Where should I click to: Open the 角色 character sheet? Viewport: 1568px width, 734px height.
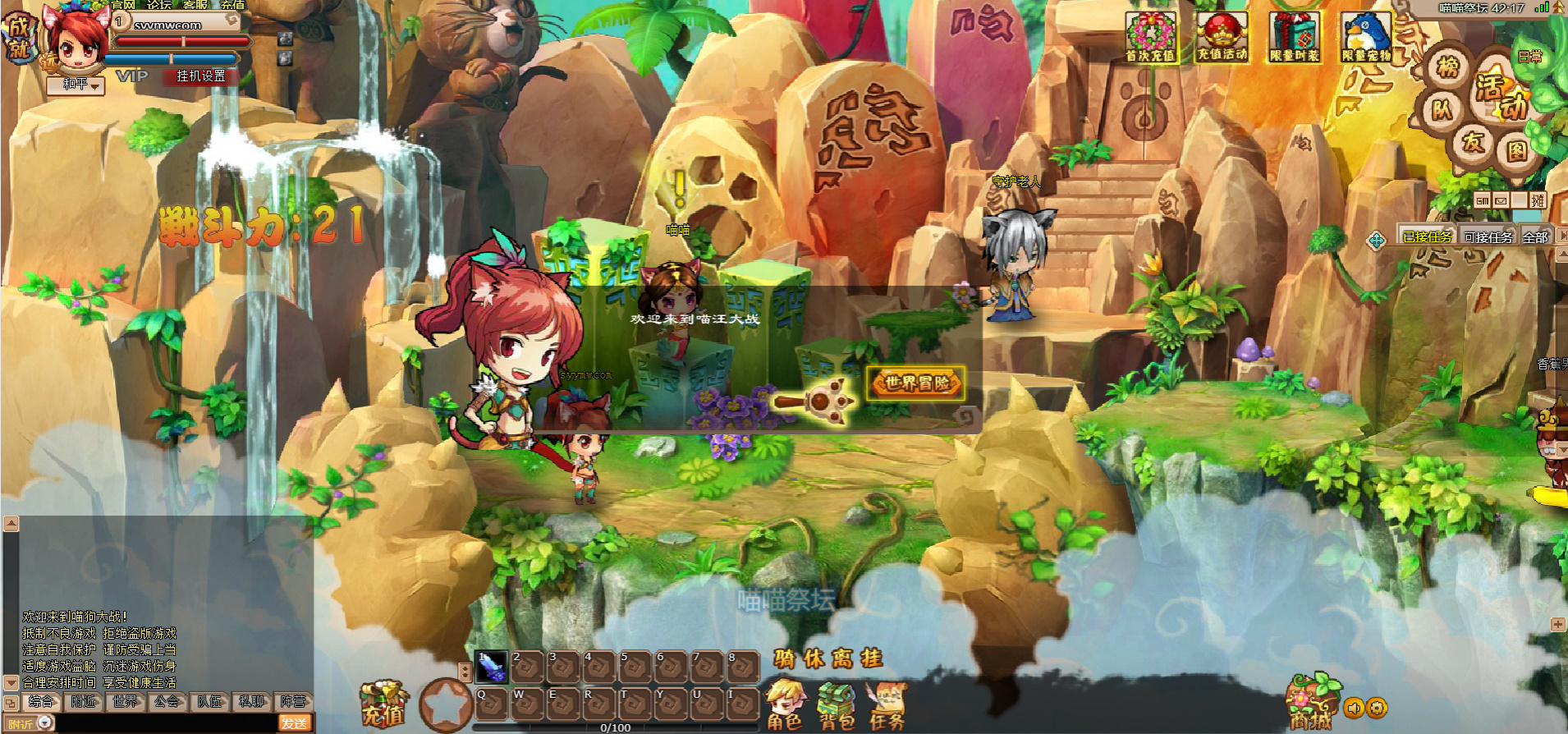tap(785, 706)
